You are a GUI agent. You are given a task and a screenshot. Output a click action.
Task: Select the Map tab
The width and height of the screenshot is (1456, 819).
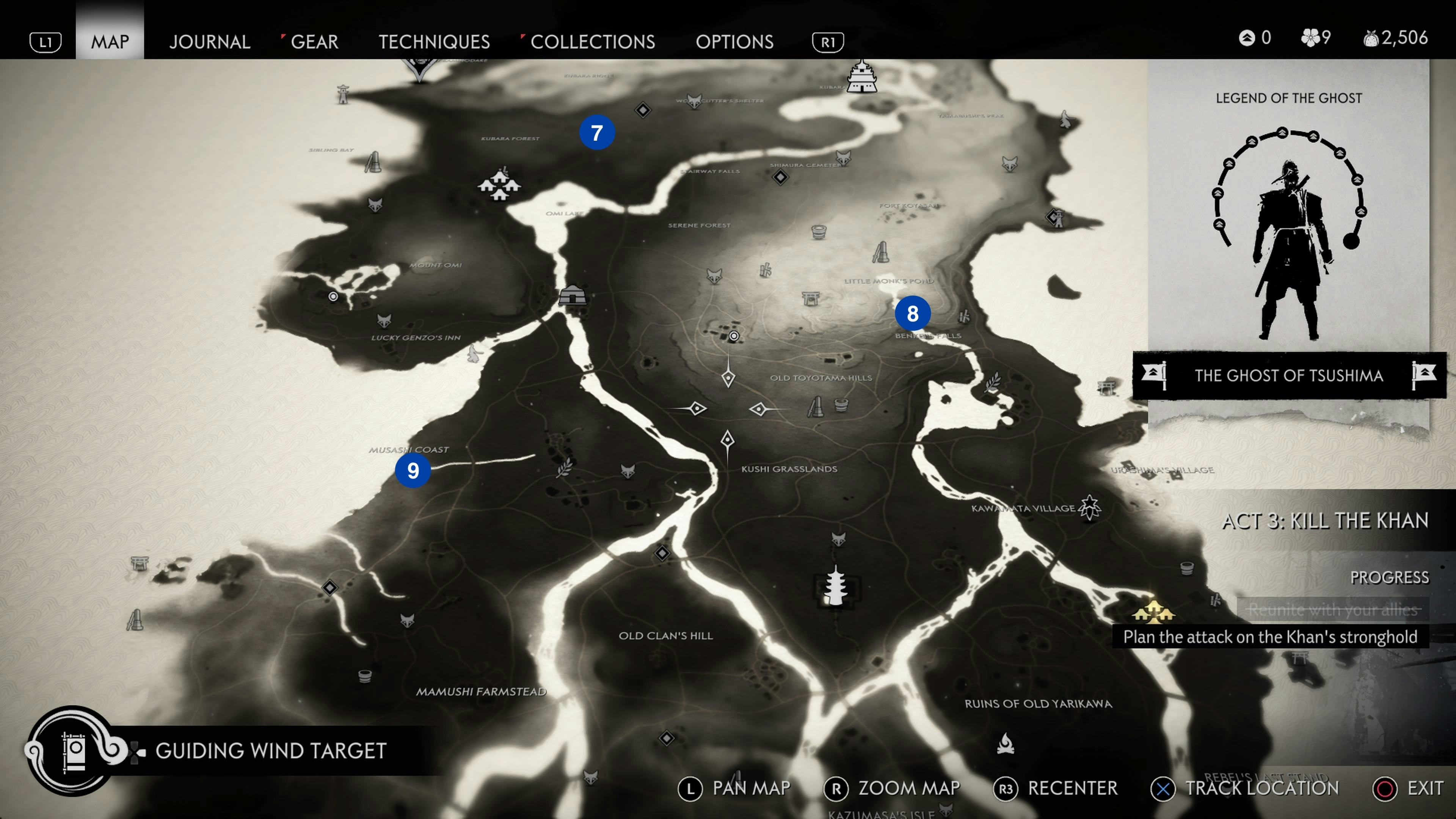[x=110, y=42]
